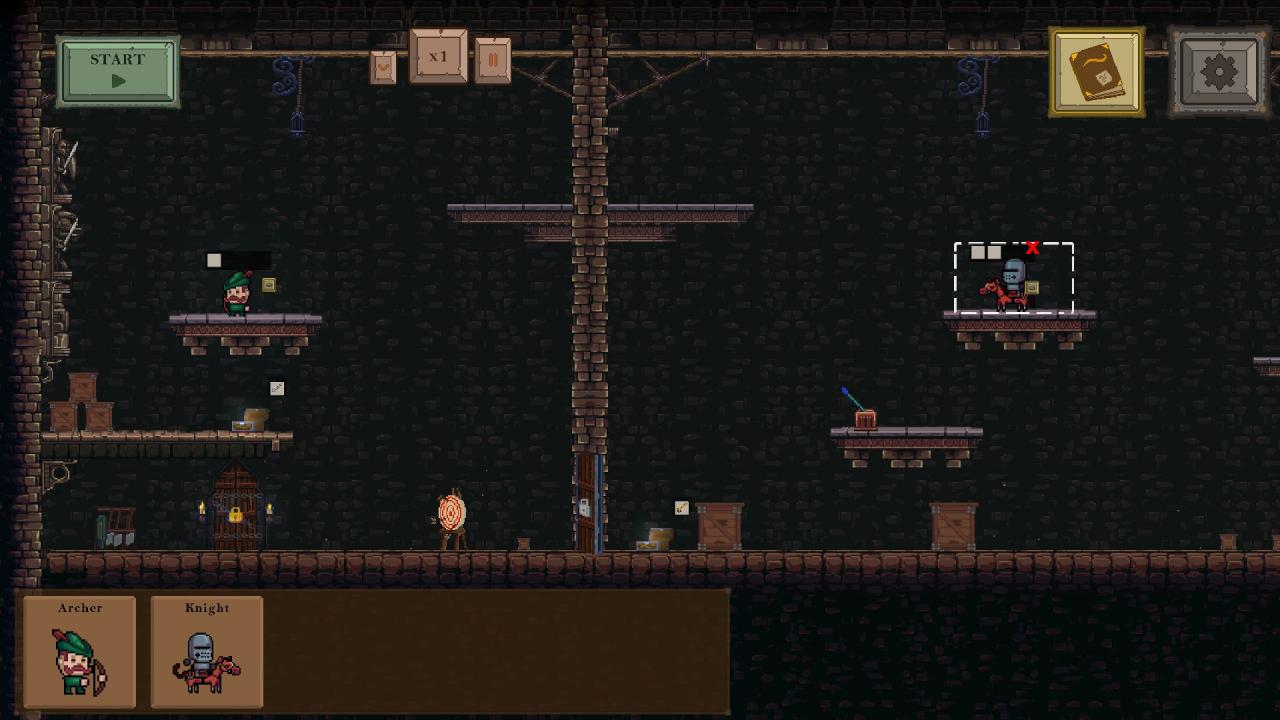Choose the Knight unit card
This screenshot has width=1280, height=720.
tap(207, 652)
